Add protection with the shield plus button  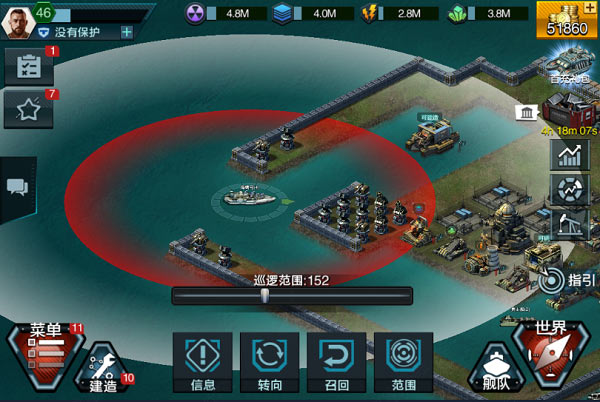point(127,32)
